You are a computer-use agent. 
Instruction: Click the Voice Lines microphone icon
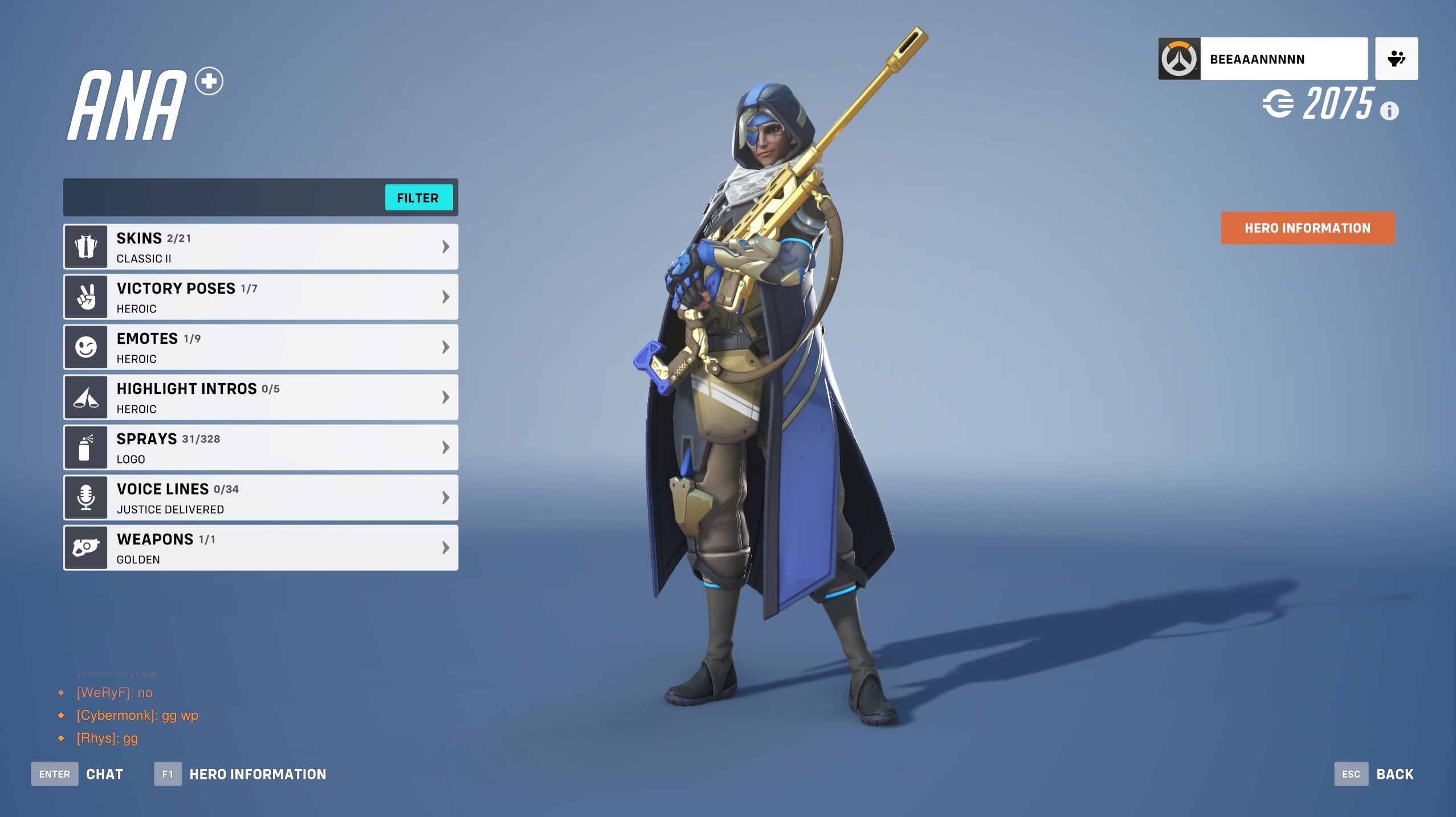pos(85,497)
